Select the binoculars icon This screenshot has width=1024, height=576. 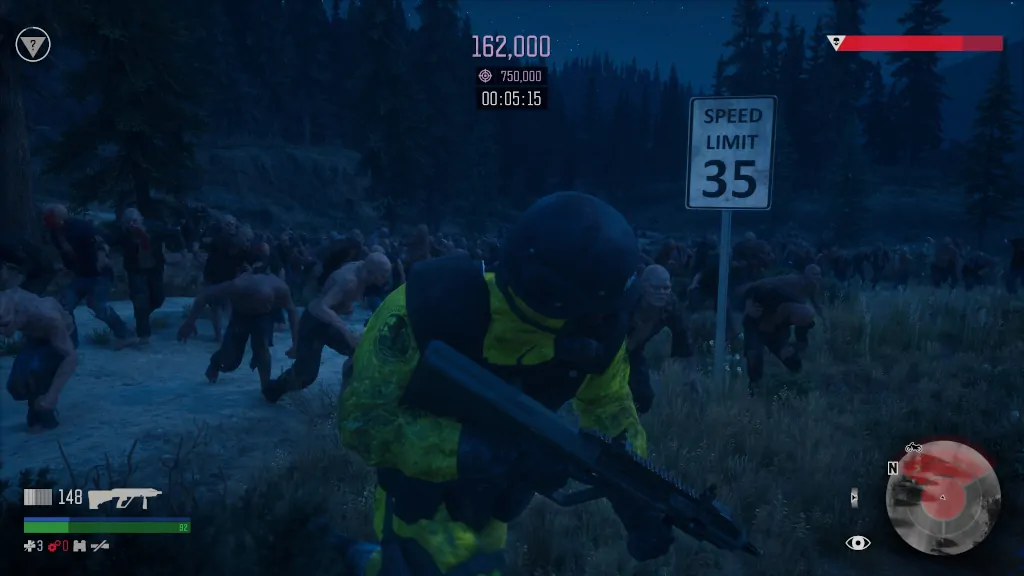(79, 546)
